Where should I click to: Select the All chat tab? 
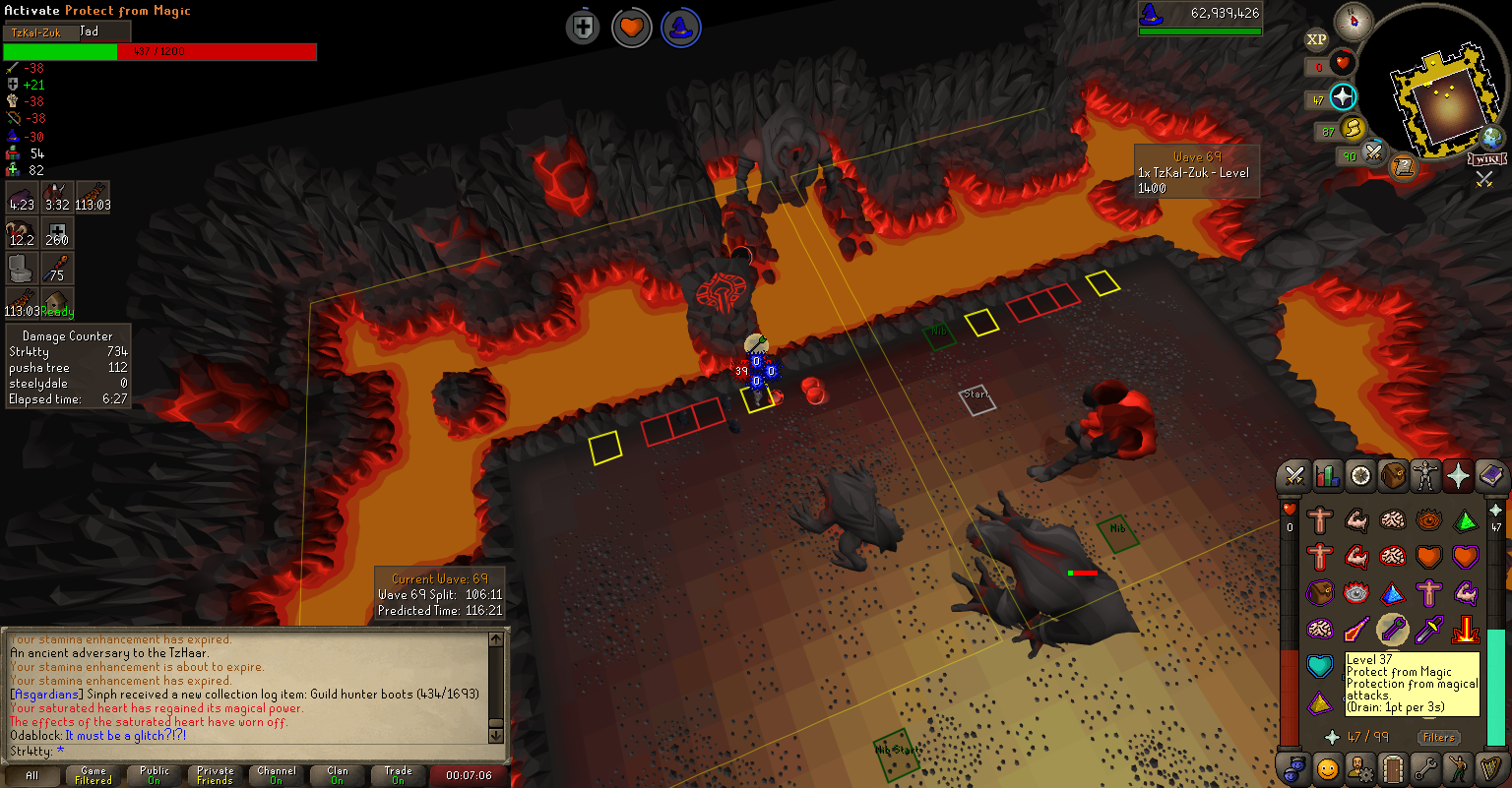(x=32, y=775)
